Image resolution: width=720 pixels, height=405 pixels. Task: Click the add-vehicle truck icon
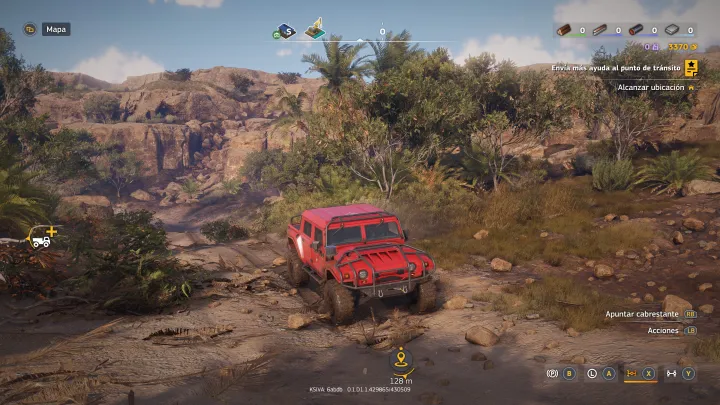pyautogui.click(x=42, y=237)
